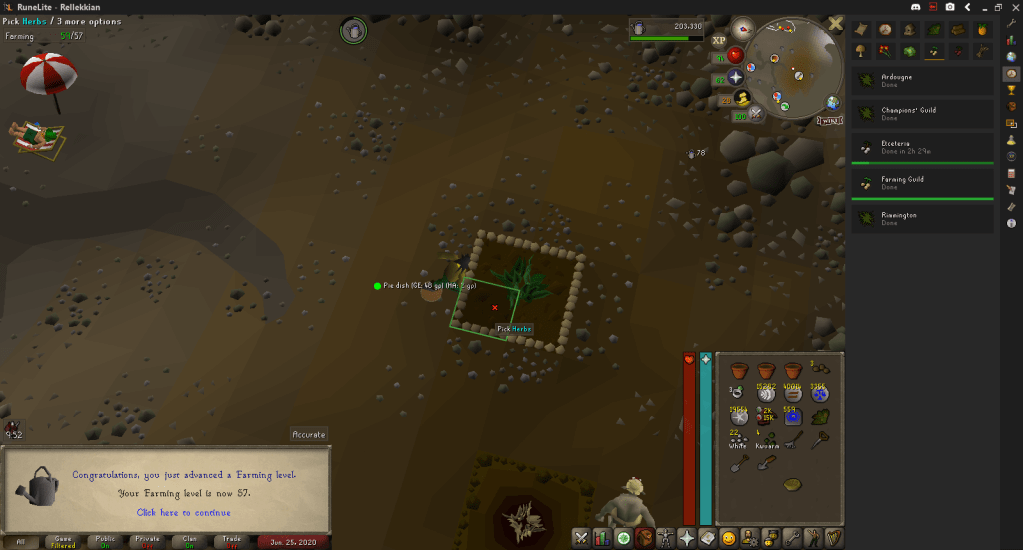Activate the quick-prayers orb

[737, 77]
